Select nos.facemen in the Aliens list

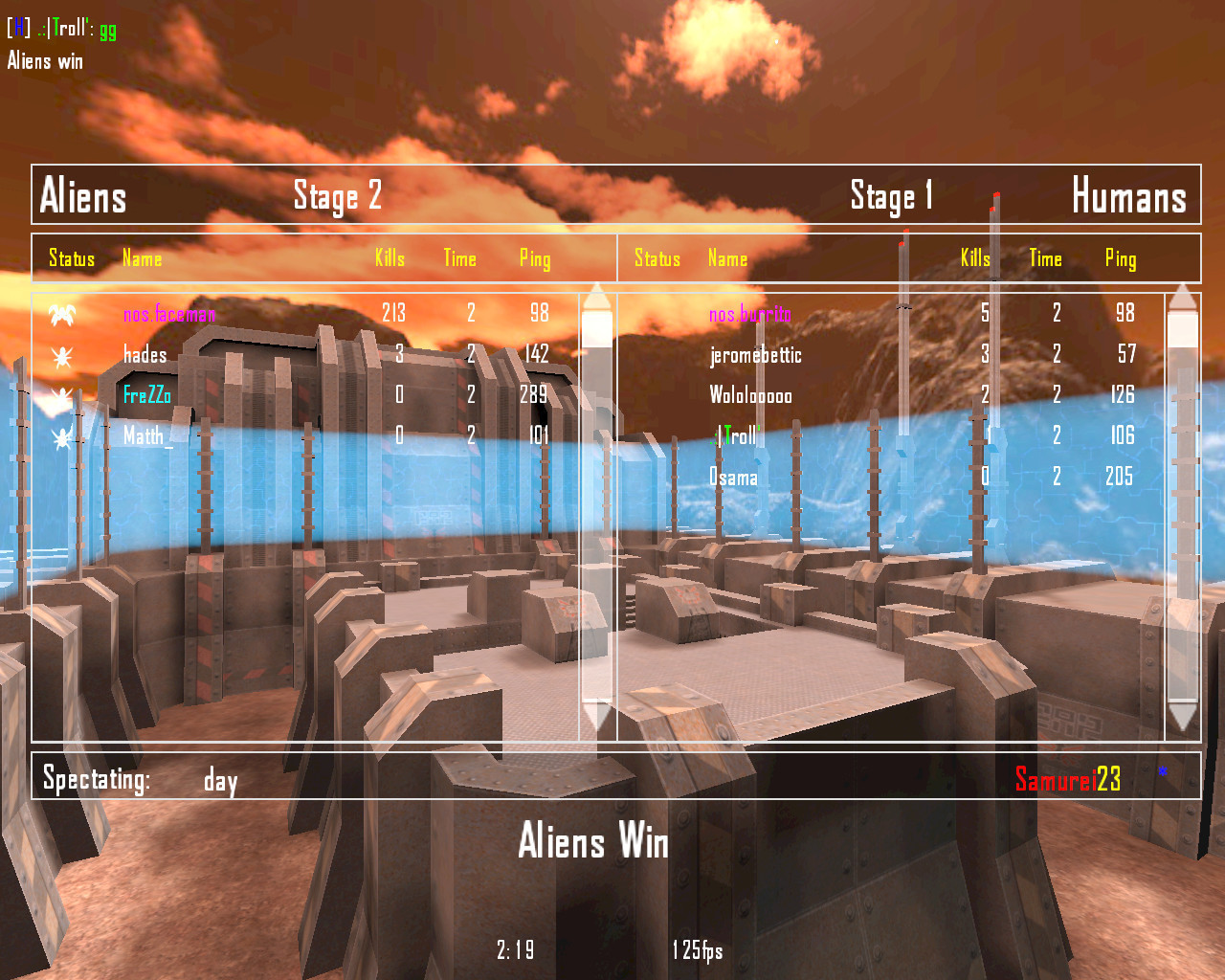(x=169, y=314)
